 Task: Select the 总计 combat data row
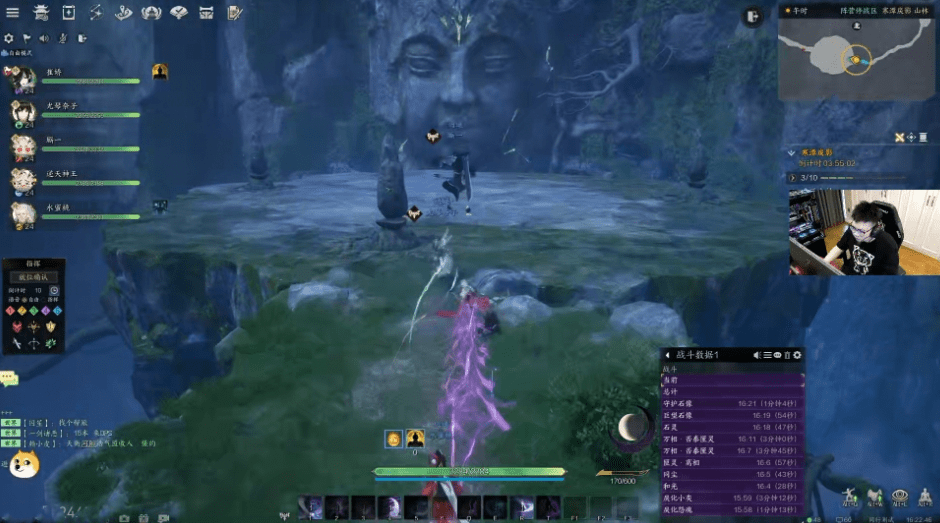(733, 391)
